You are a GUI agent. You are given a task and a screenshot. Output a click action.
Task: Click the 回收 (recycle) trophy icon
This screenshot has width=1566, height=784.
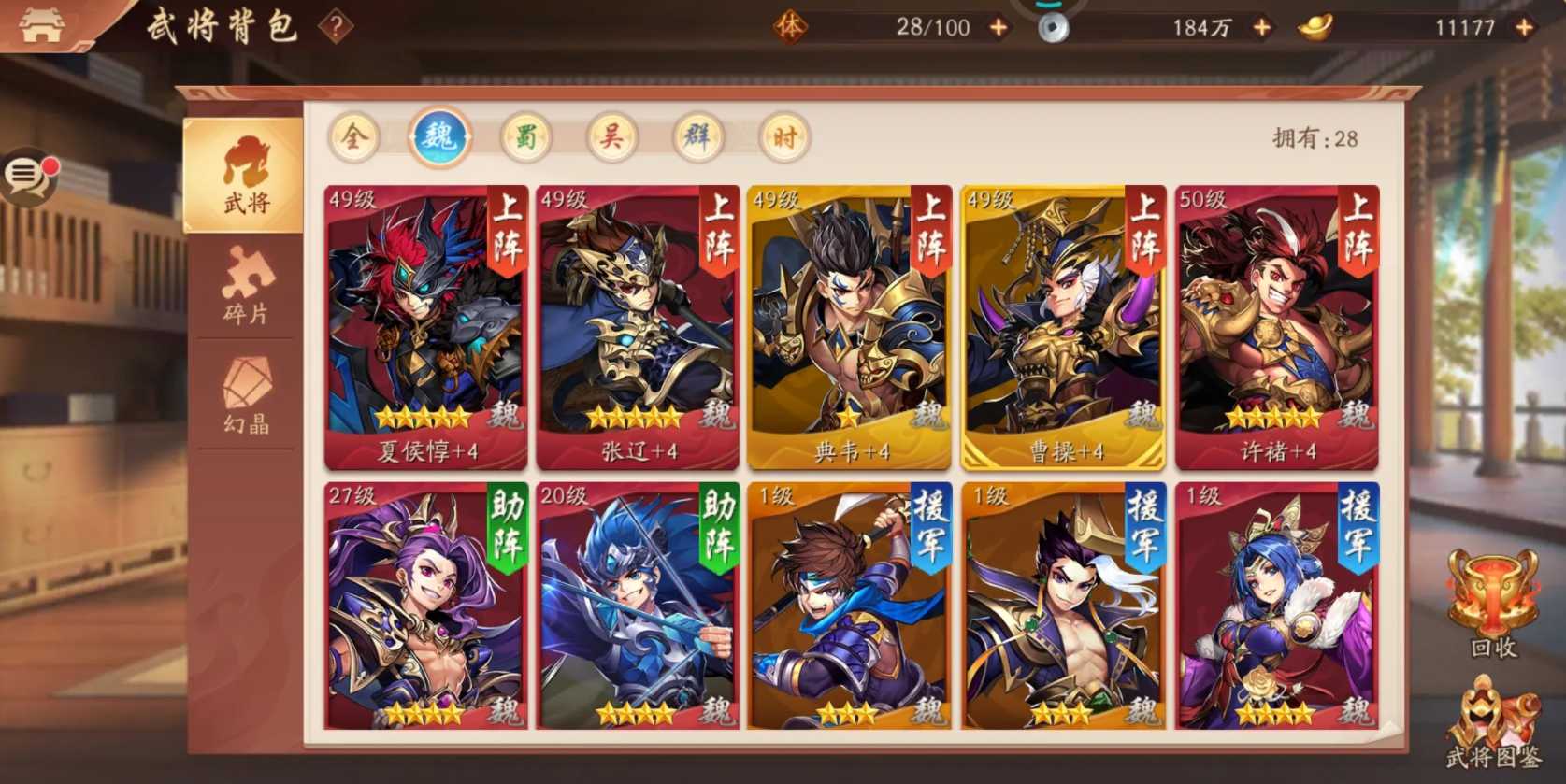pos(1493,604)
